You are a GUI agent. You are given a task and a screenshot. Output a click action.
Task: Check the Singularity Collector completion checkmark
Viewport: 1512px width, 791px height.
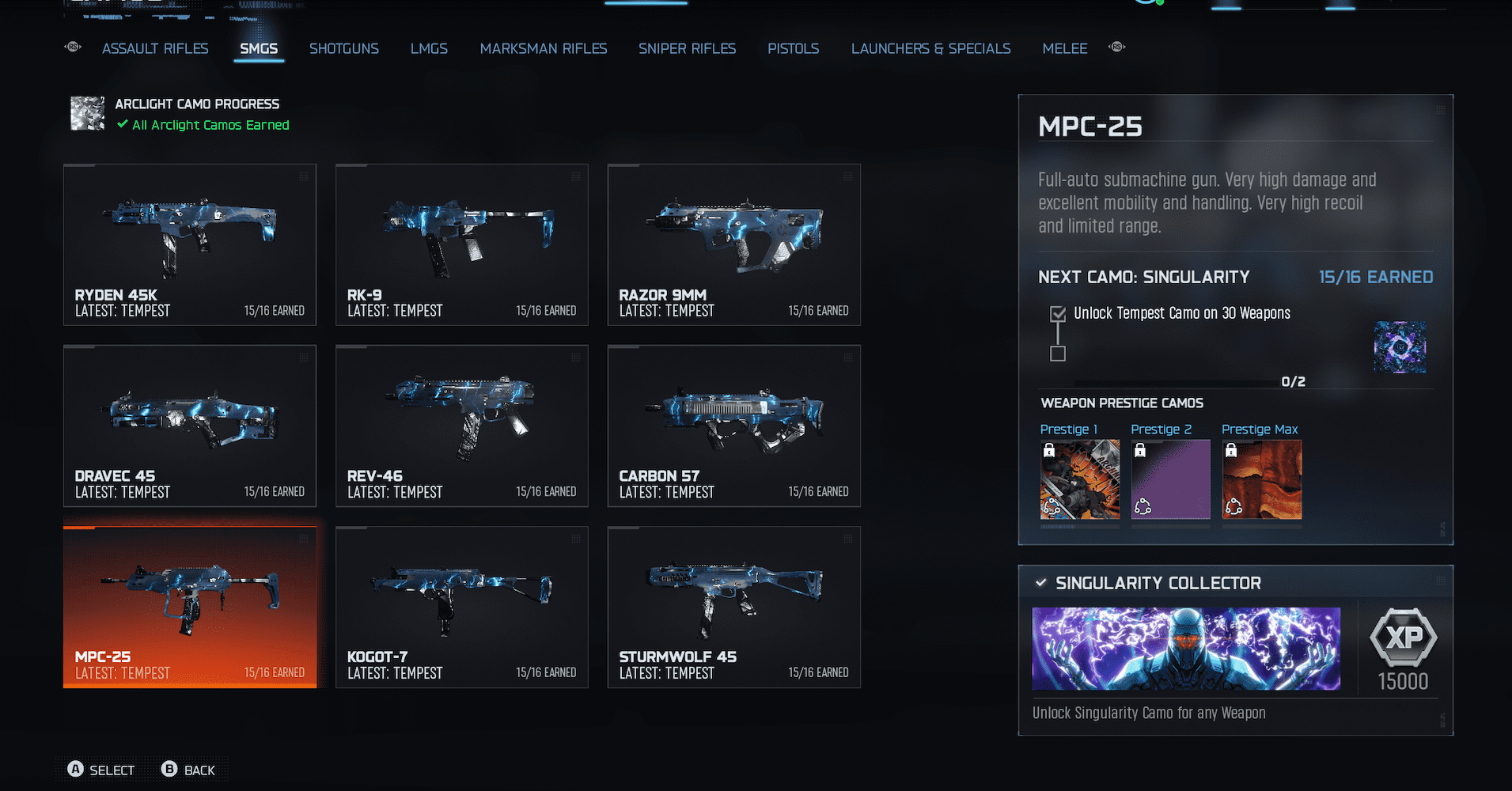(1039, 583)
